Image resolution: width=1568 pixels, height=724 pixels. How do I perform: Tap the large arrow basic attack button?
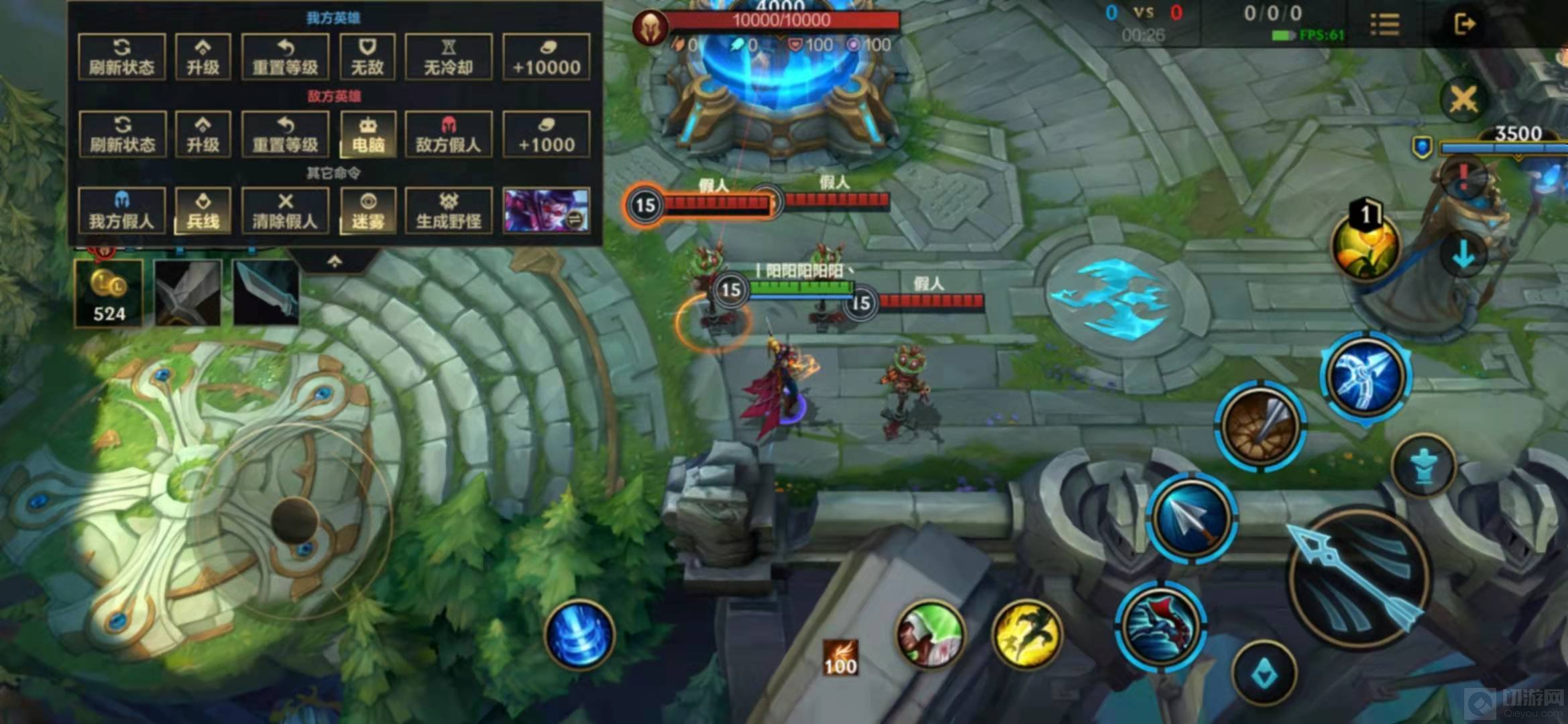pos(1358,576)
